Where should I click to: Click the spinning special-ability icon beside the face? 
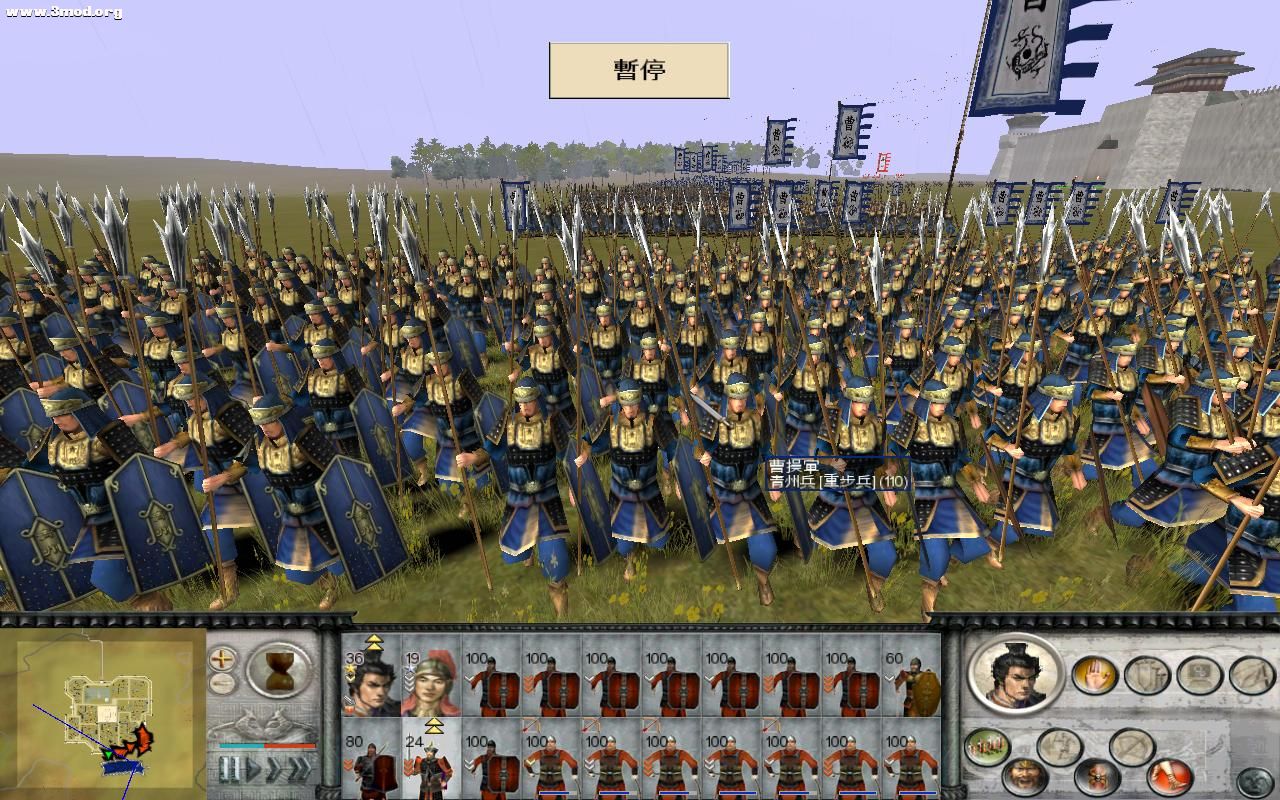pos(1096,778)
